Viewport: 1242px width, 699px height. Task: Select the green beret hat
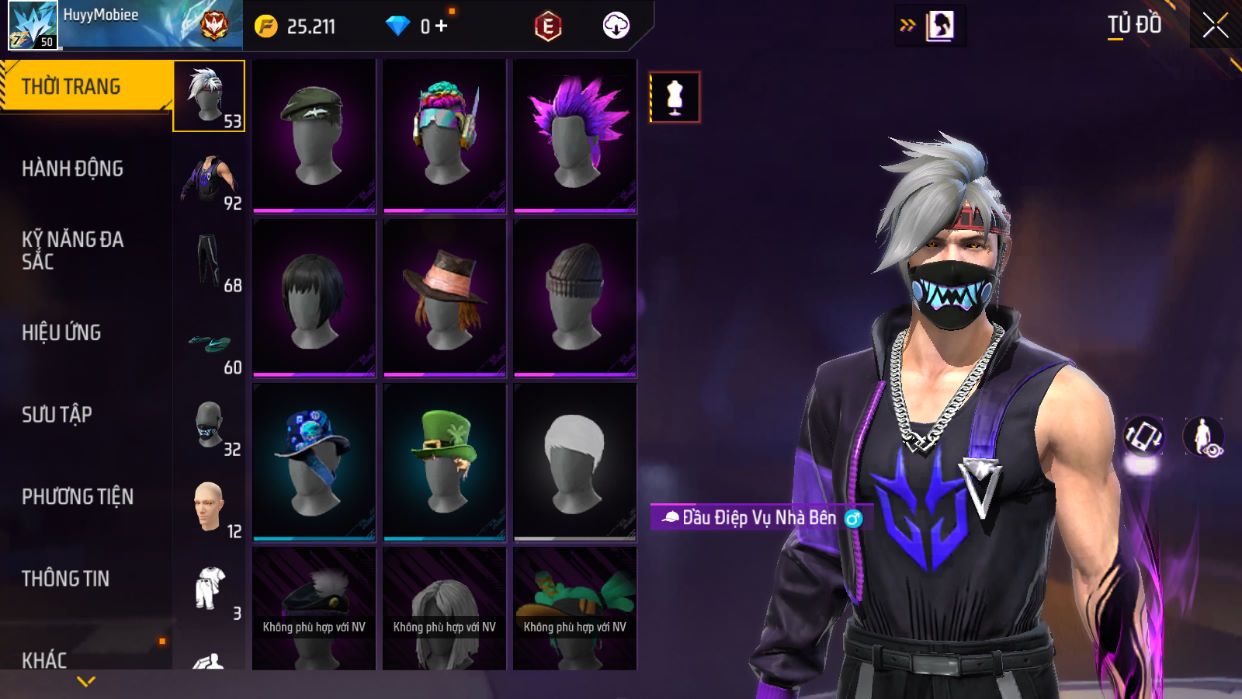coord(314,135)
